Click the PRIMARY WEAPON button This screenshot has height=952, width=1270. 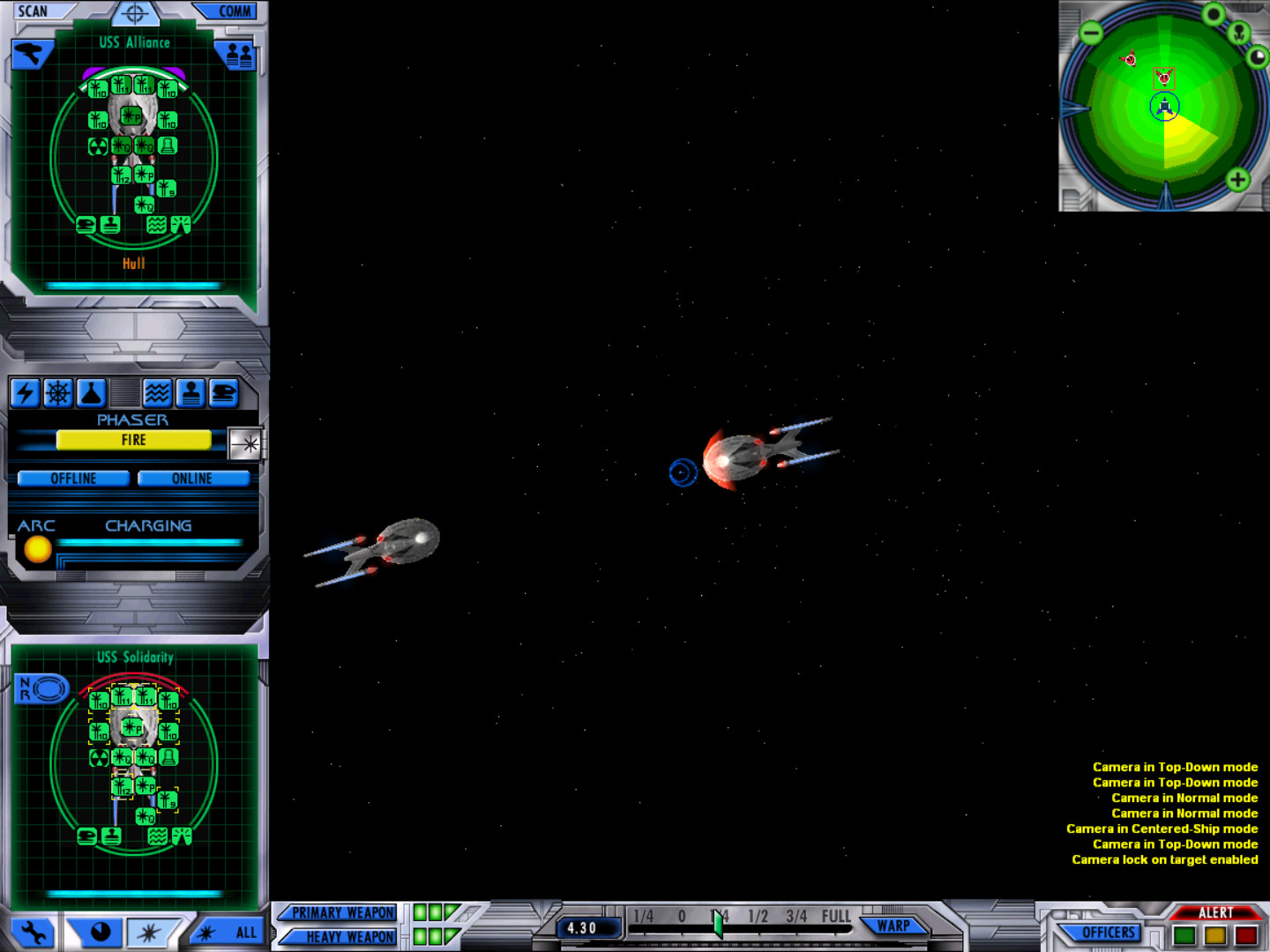pos(342,912)
